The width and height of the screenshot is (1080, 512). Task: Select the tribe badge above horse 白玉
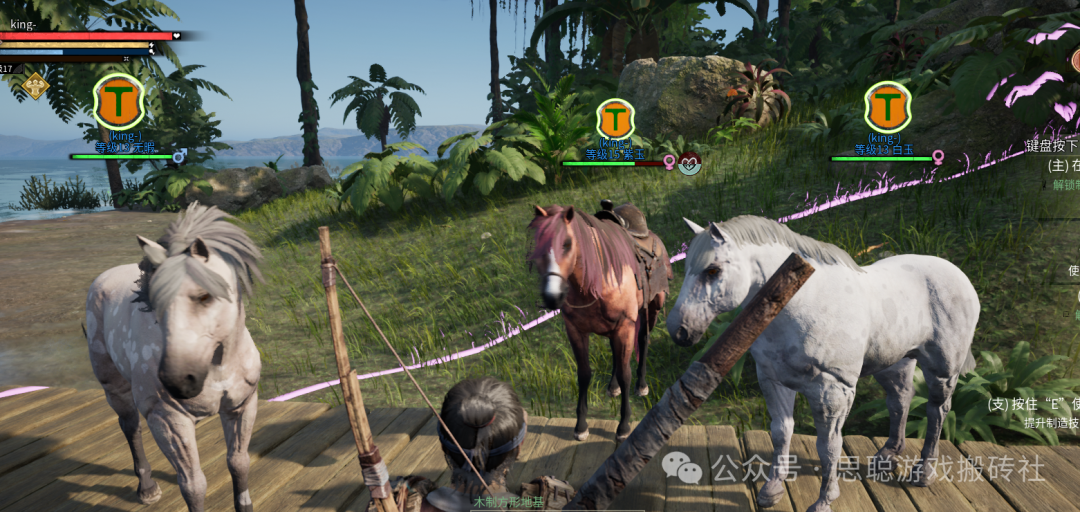[x=887, y=106]
